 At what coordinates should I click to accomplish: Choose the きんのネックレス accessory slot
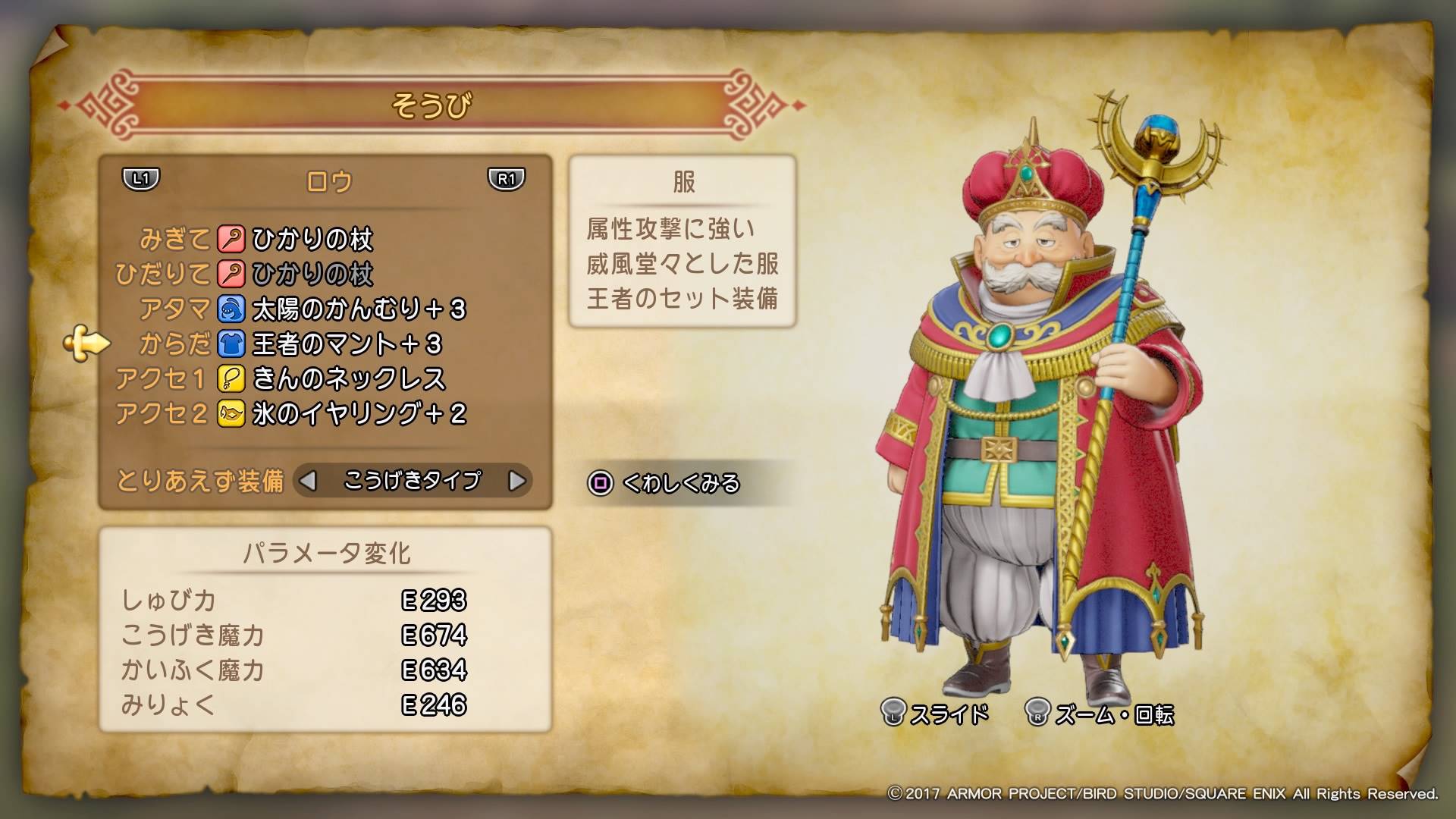point(348,379)
